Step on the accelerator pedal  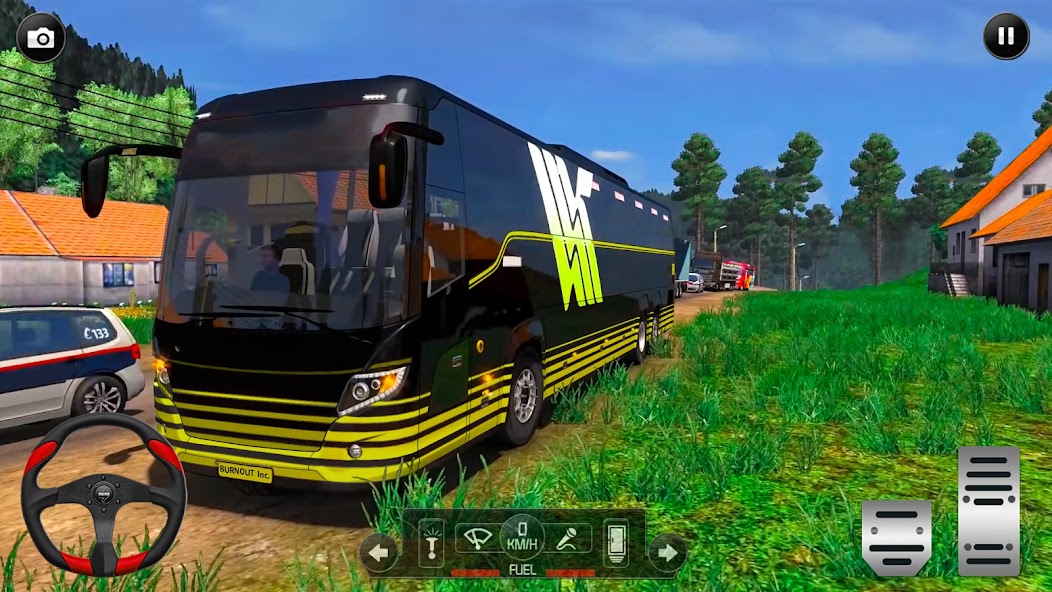click(988, 510)
